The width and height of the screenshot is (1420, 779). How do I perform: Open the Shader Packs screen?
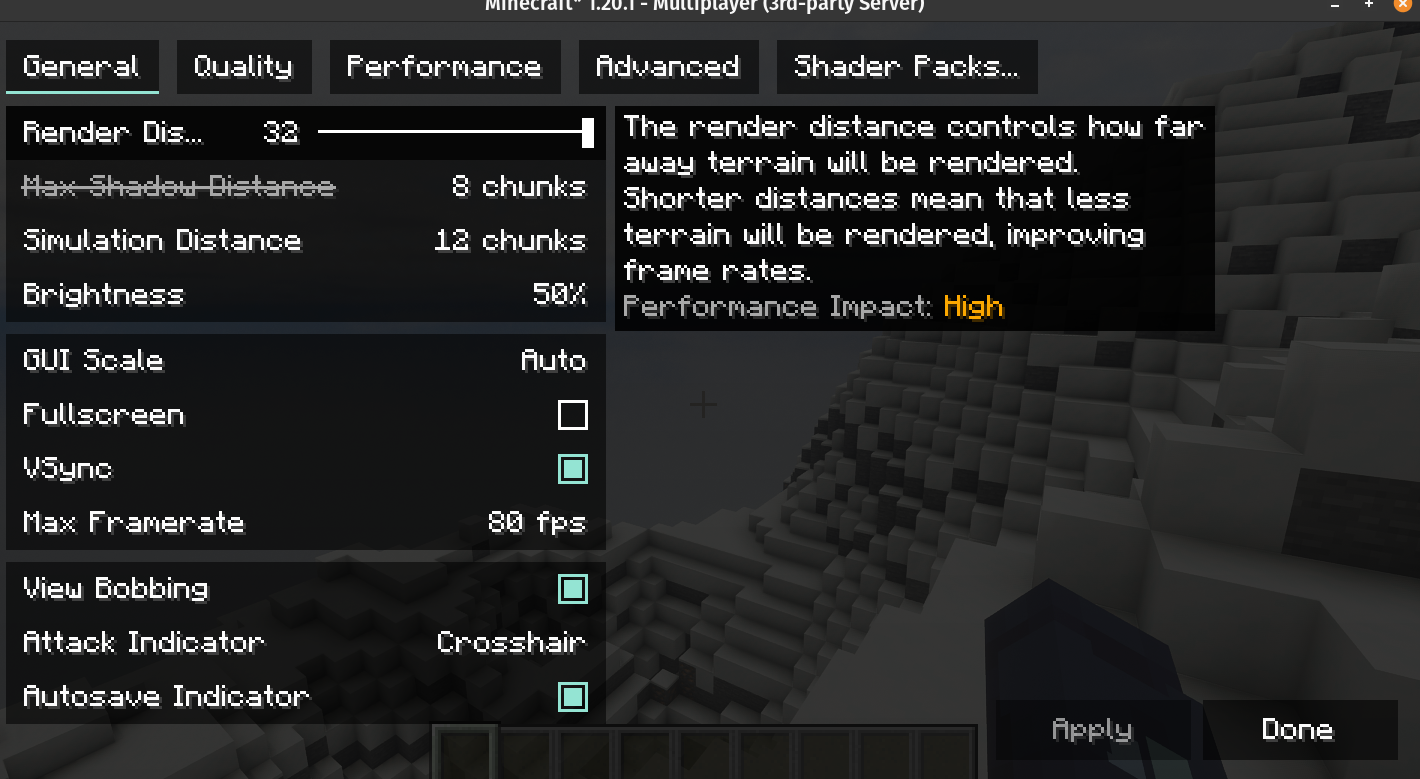point(906,66)
